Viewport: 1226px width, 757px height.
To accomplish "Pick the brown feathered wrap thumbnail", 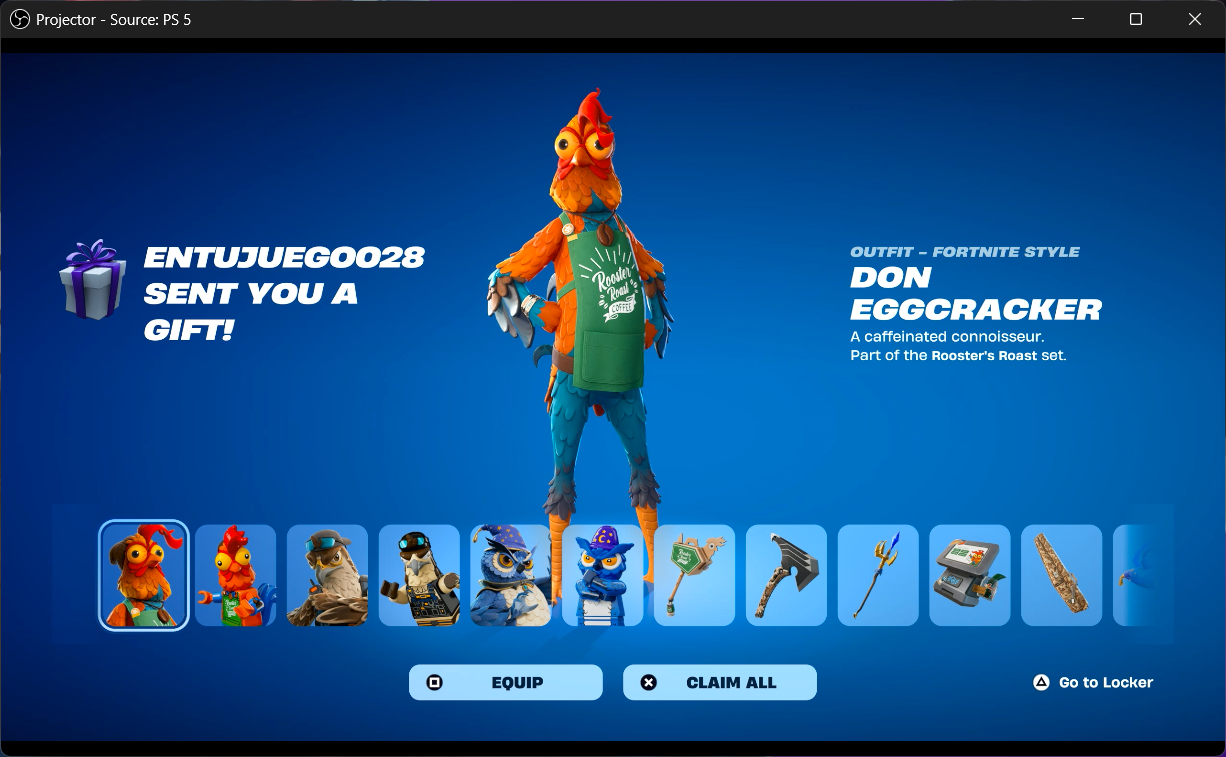I will 1062,576.
